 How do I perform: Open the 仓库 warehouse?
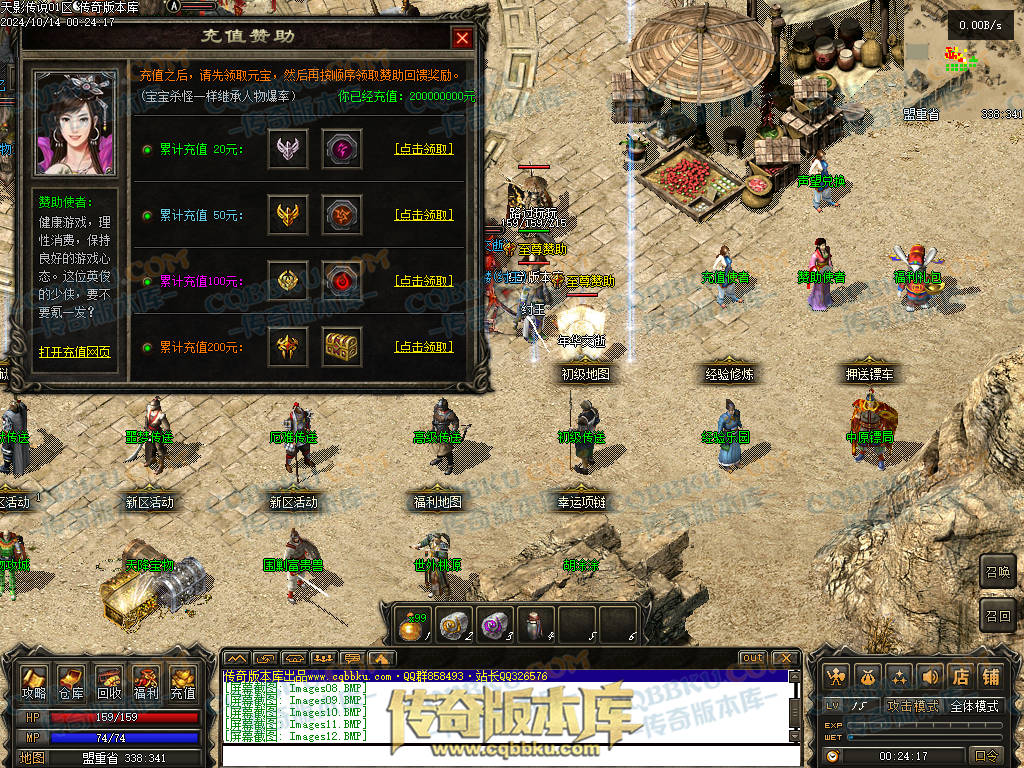click(71, 682)
